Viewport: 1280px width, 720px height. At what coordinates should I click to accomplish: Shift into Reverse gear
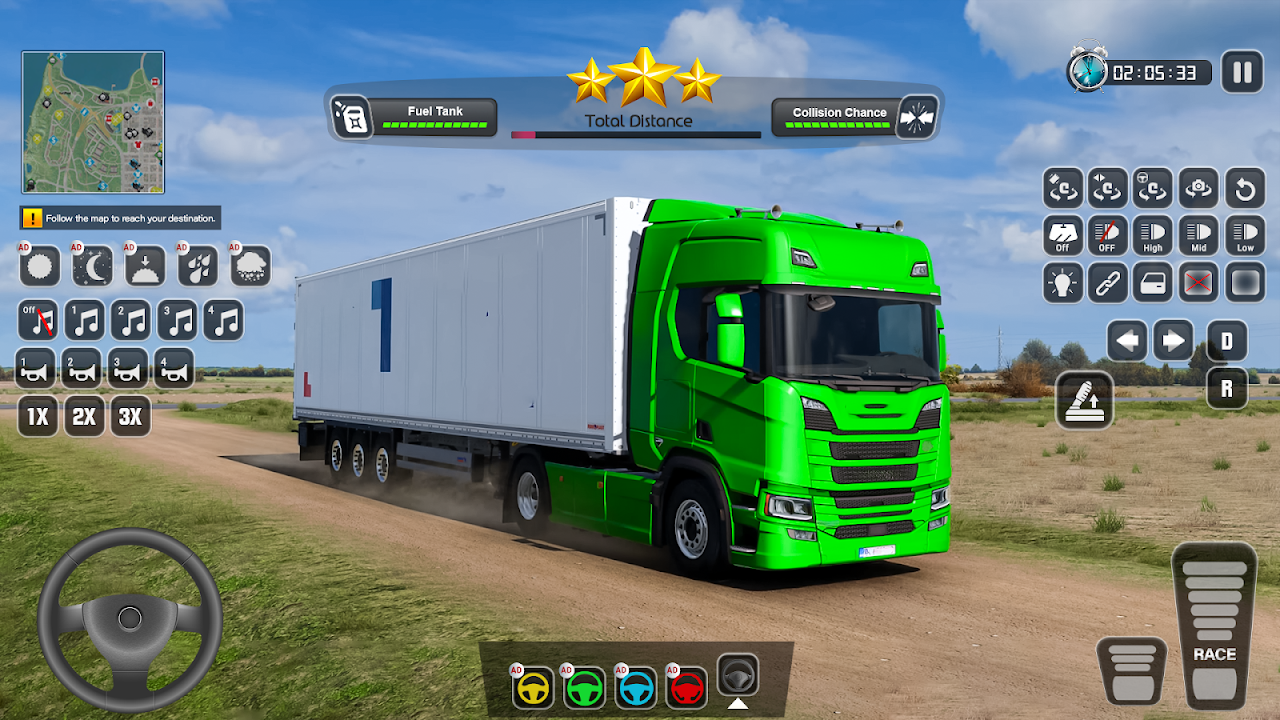(1227, 388)
